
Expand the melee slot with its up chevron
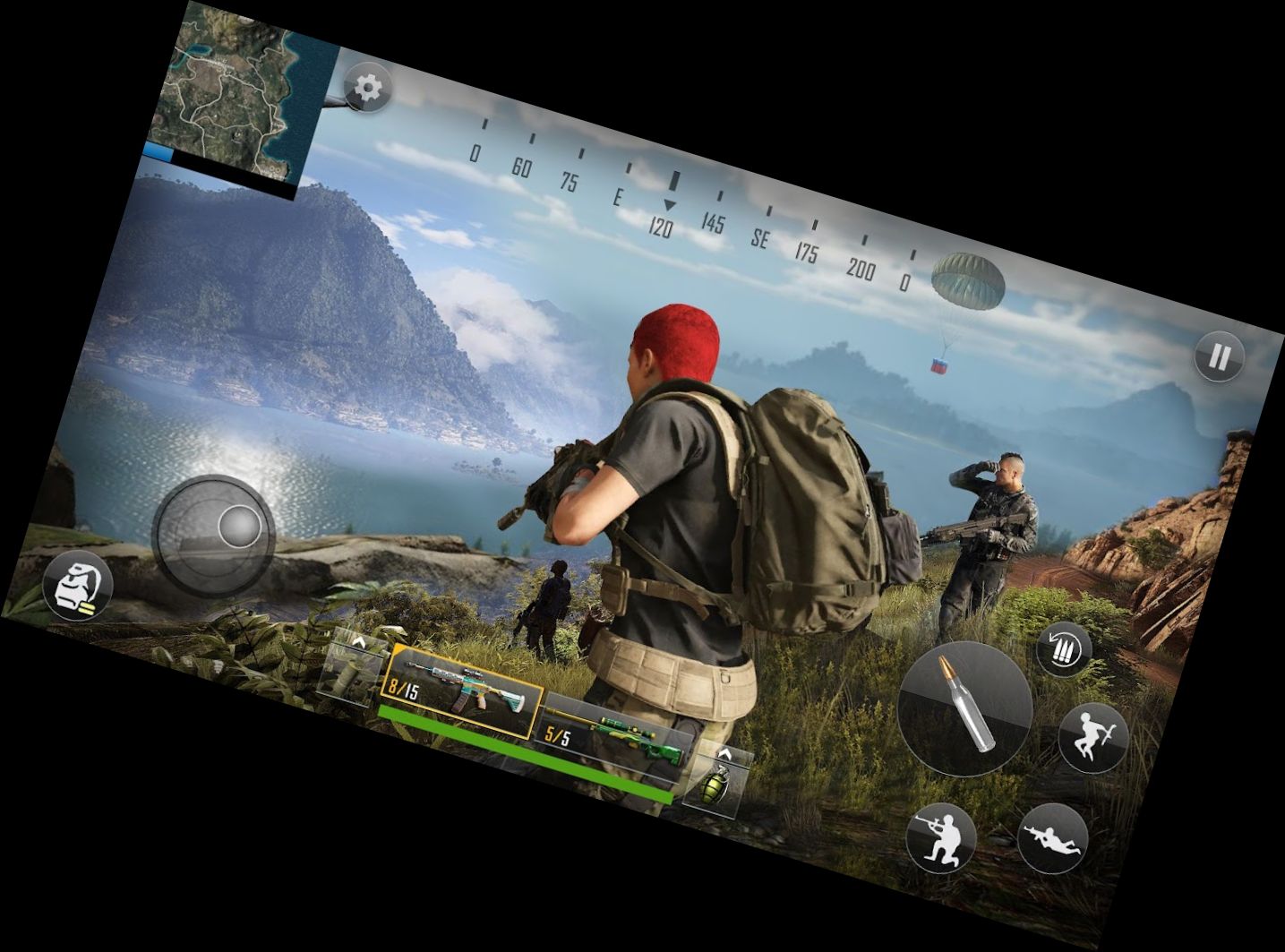coord(358,643)
